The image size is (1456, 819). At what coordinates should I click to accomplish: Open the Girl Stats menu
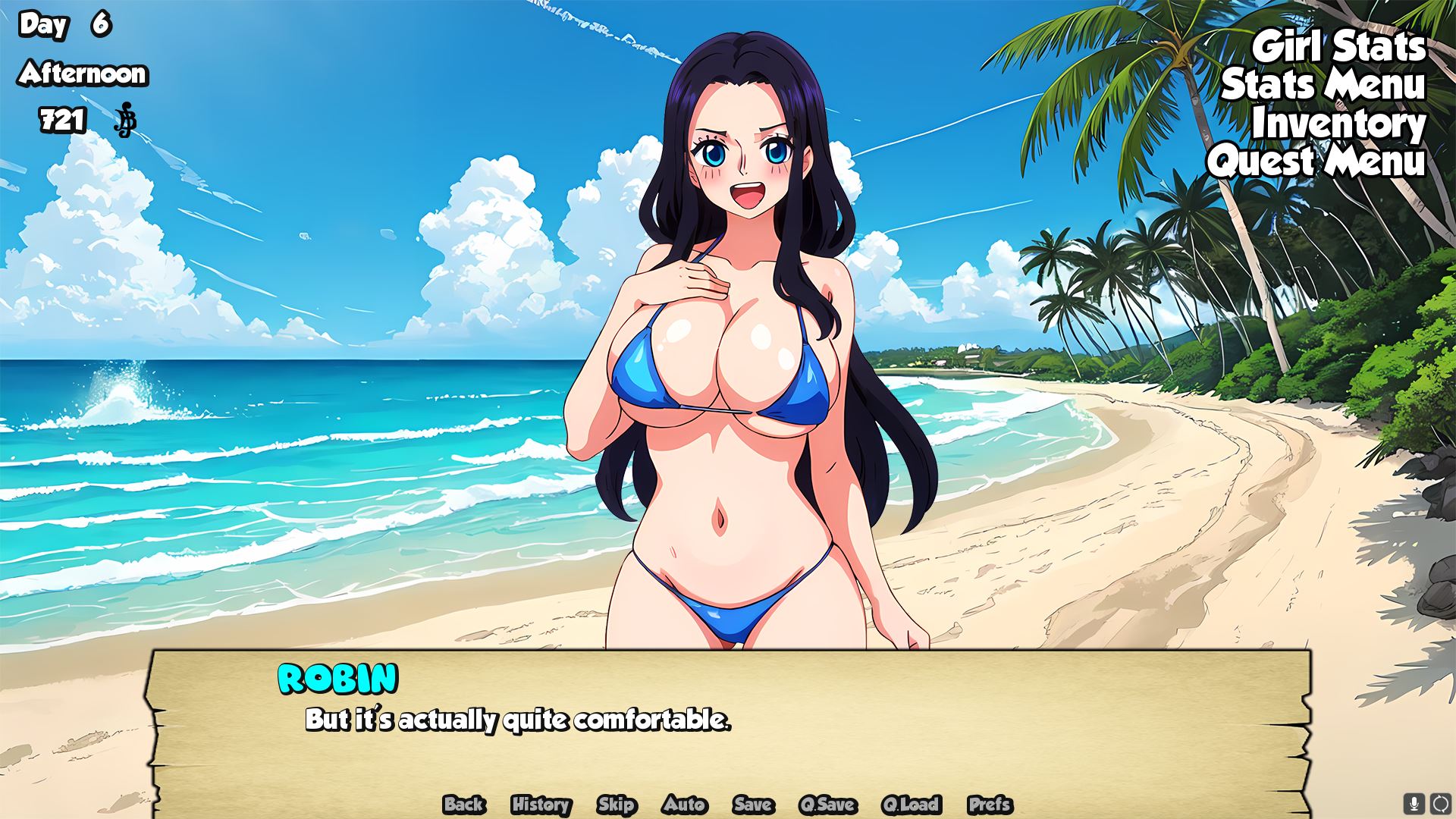1338,47
